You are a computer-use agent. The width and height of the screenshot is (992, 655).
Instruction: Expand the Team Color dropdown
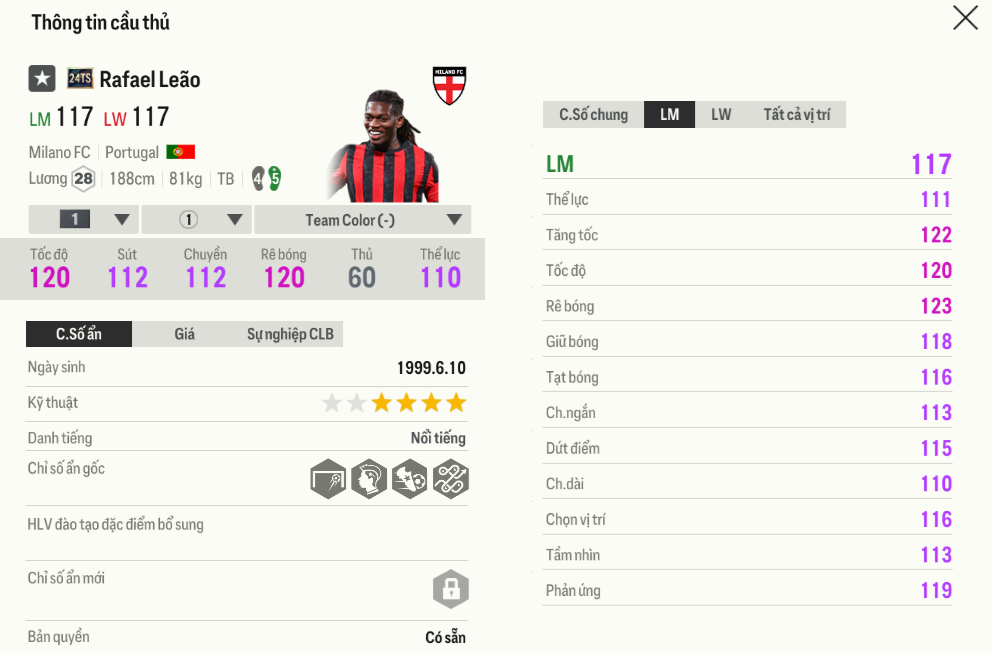[362, 220]
